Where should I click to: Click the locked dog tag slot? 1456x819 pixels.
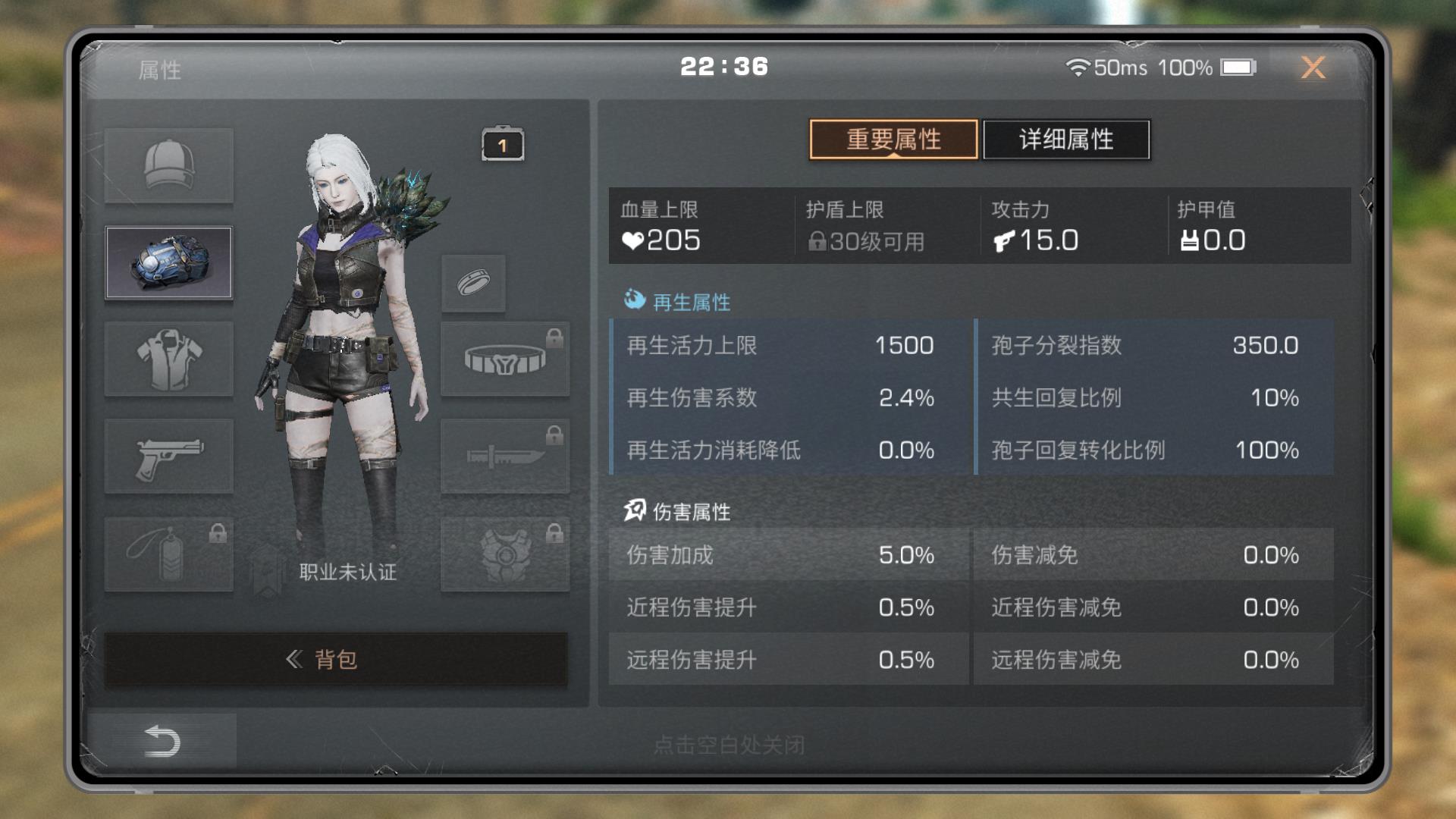pos(168,553)
